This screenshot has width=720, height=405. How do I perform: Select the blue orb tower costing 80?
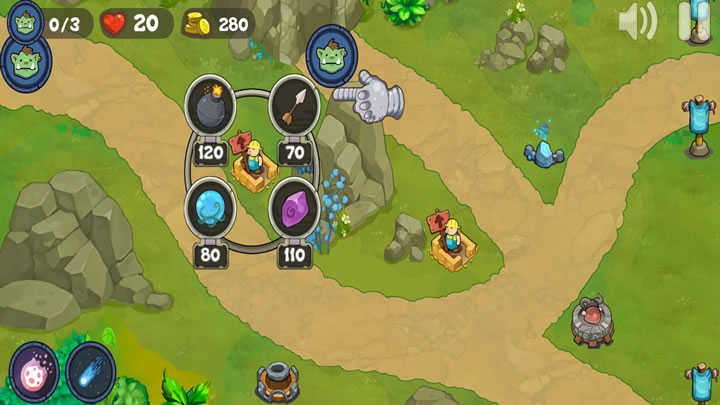pyautogui.click(x=210, y=206)
